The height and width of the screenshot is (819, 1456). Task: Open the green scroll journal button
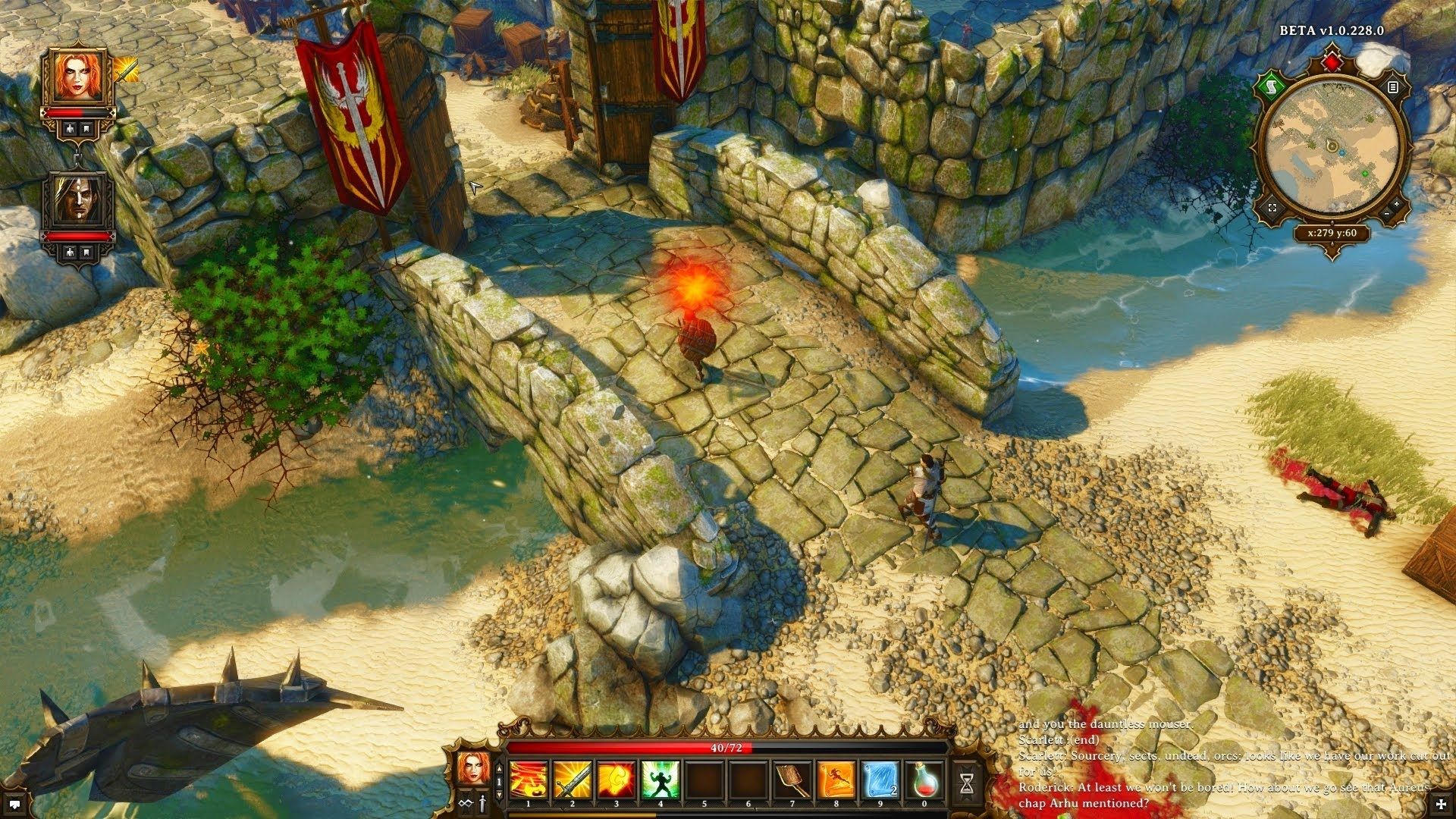point(1271,87)
